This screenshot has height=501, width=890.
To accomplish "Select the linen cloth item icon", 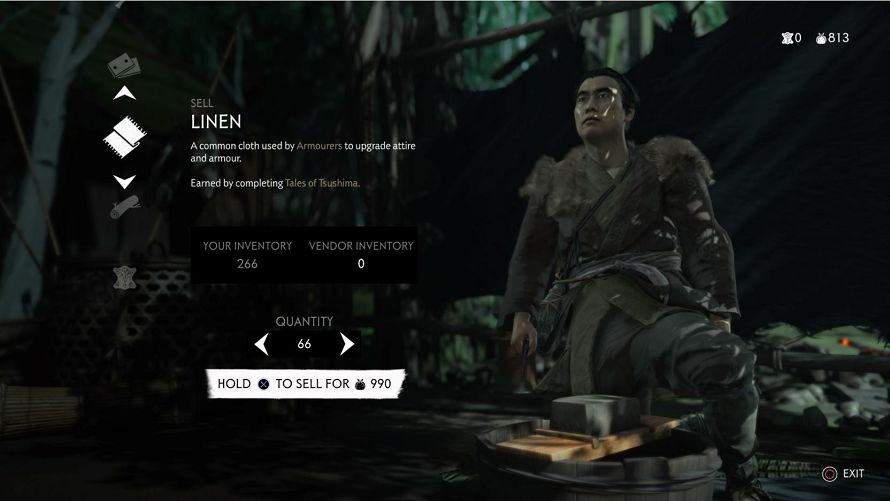I will point(125,137).
